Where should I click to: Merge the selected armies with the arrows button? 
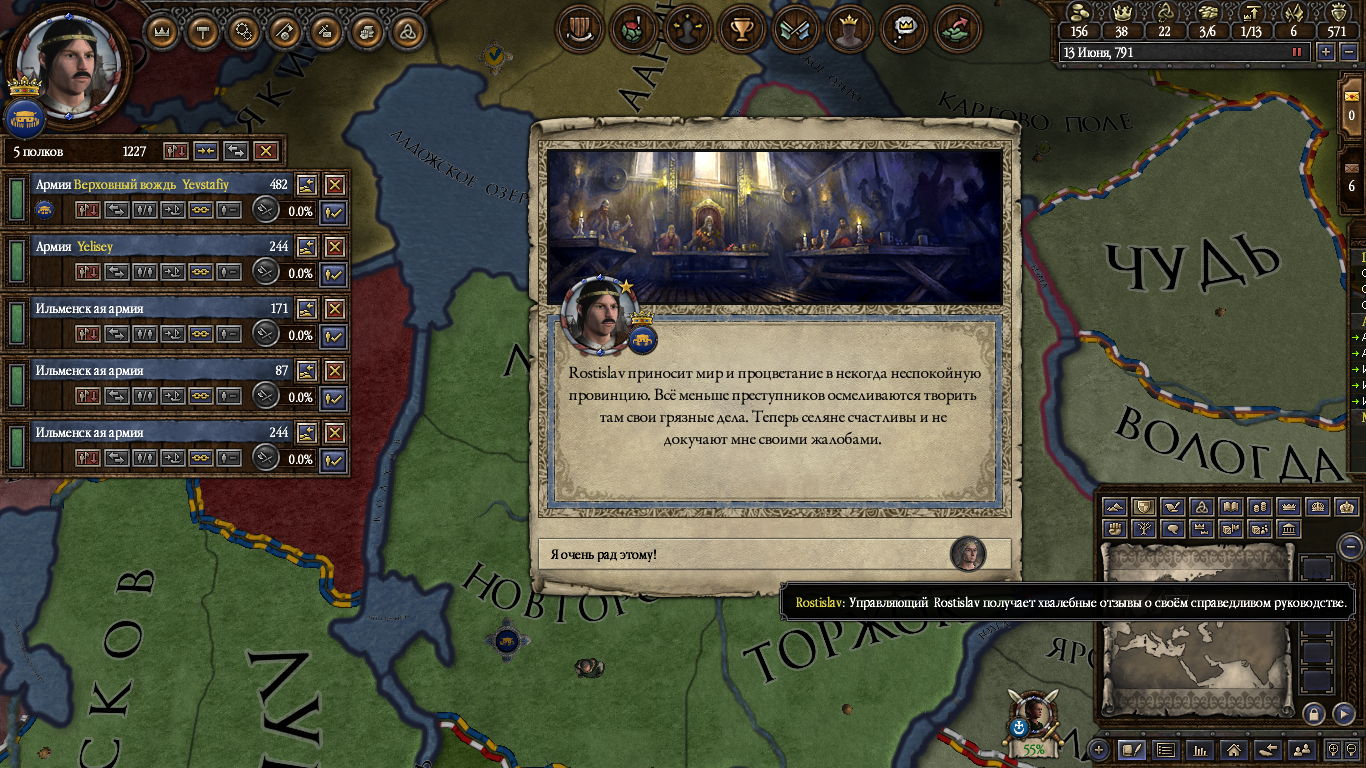206,151
